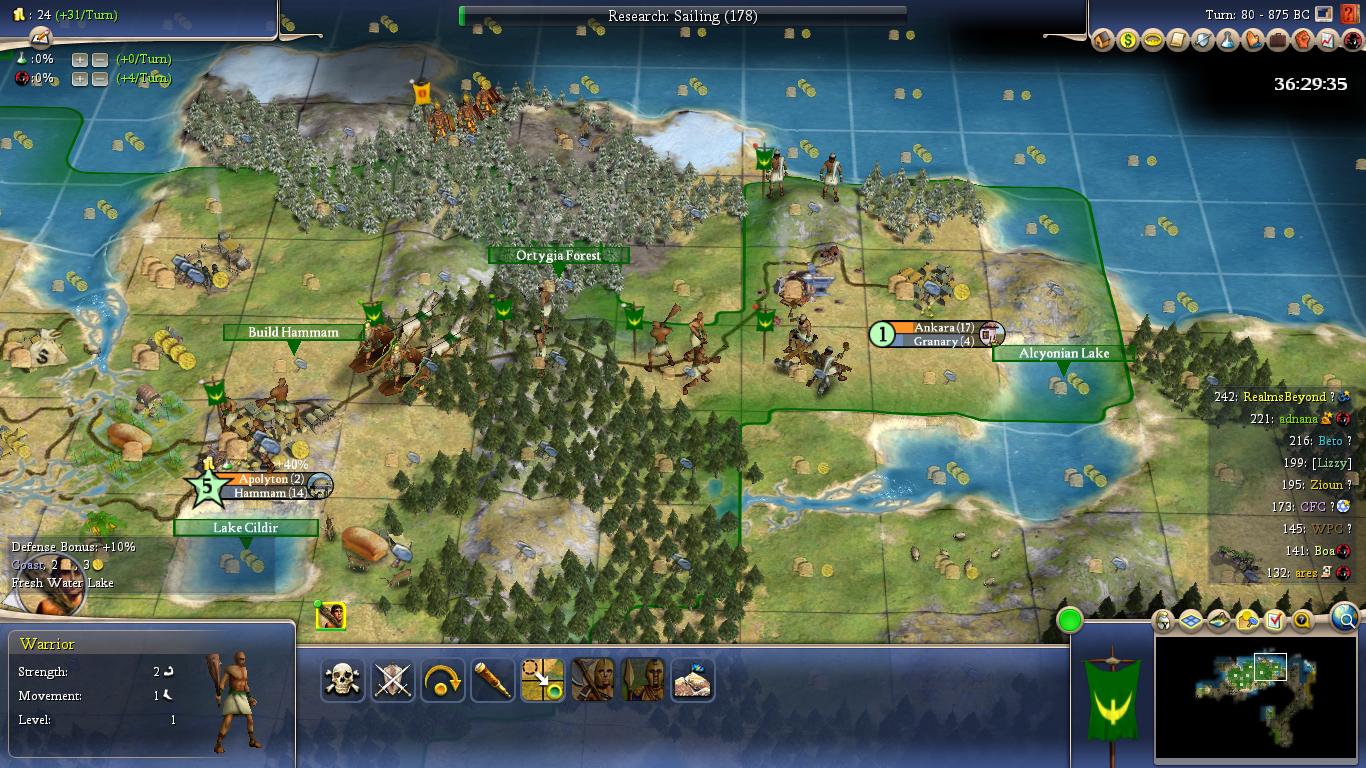Skip turn with the curved arrow icon
This screenshot has width=1366, height=768.
443,681
